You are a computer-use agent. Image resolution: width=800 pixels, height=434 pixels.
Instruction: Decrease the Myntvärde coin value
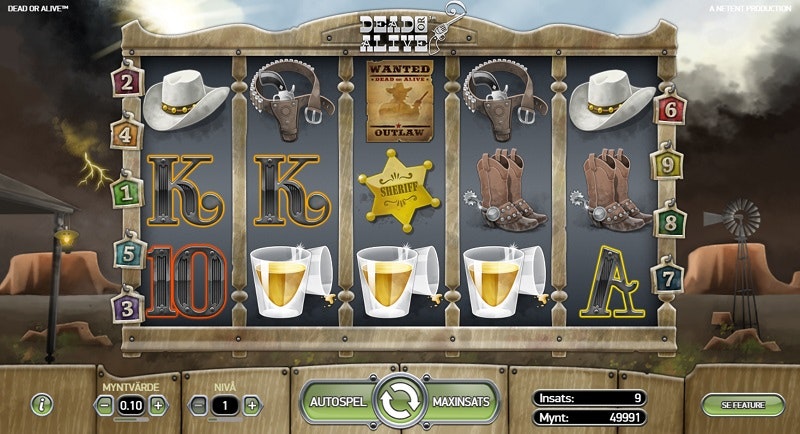106,405
